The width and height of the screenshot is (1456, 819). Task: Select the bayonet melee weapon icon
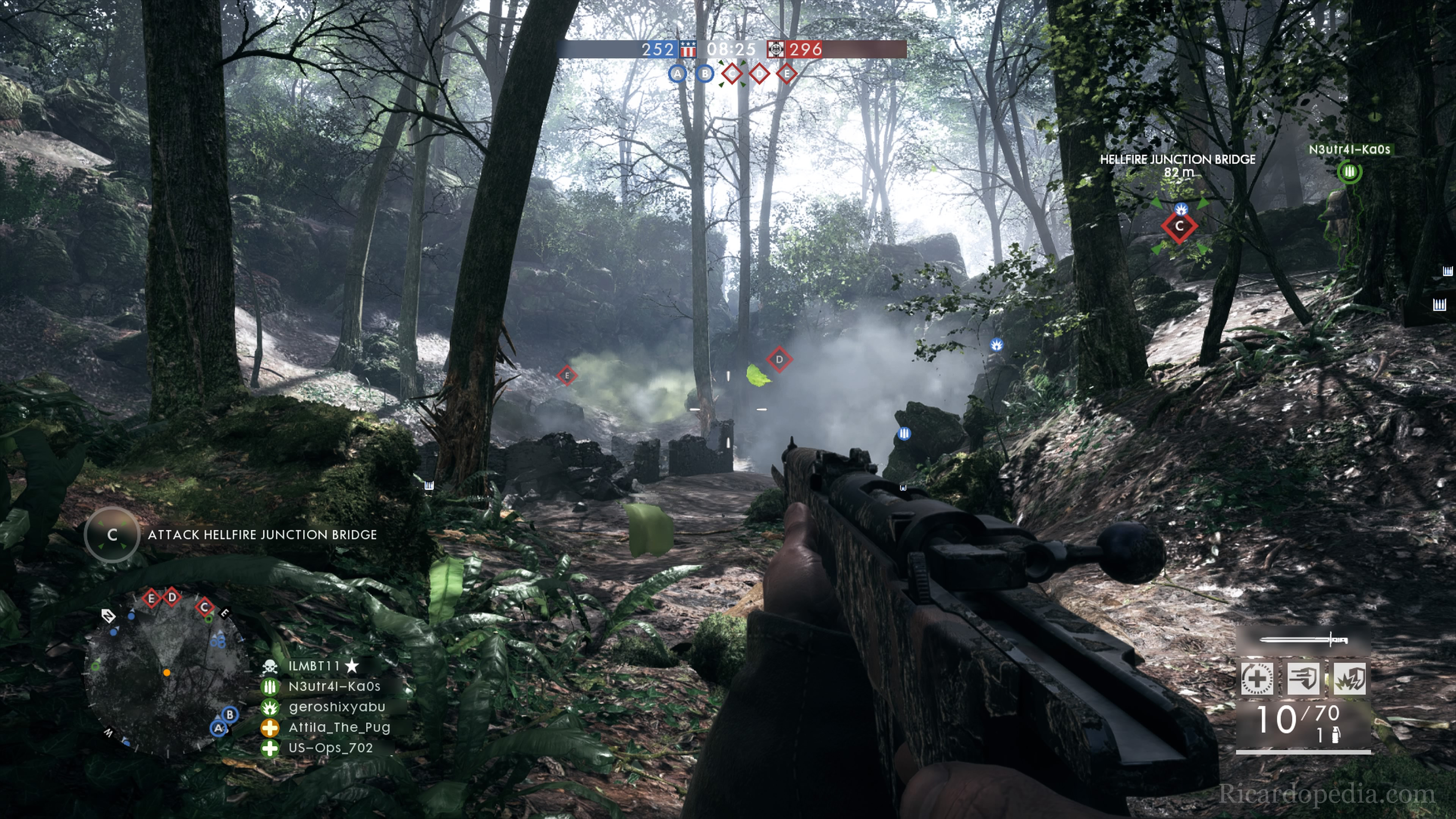pos(1304,640)
